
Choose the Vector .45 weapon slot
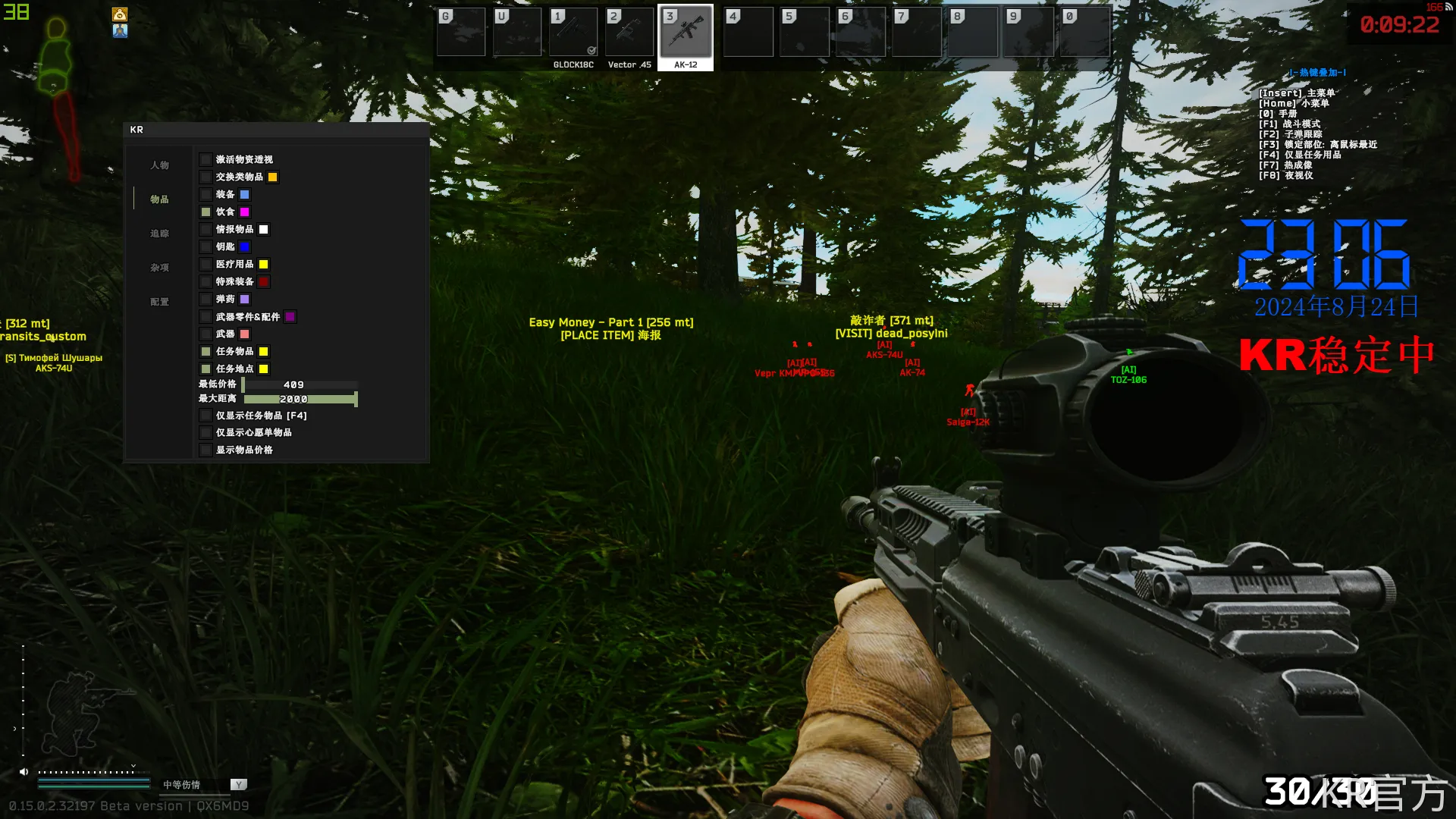point(629,33)
